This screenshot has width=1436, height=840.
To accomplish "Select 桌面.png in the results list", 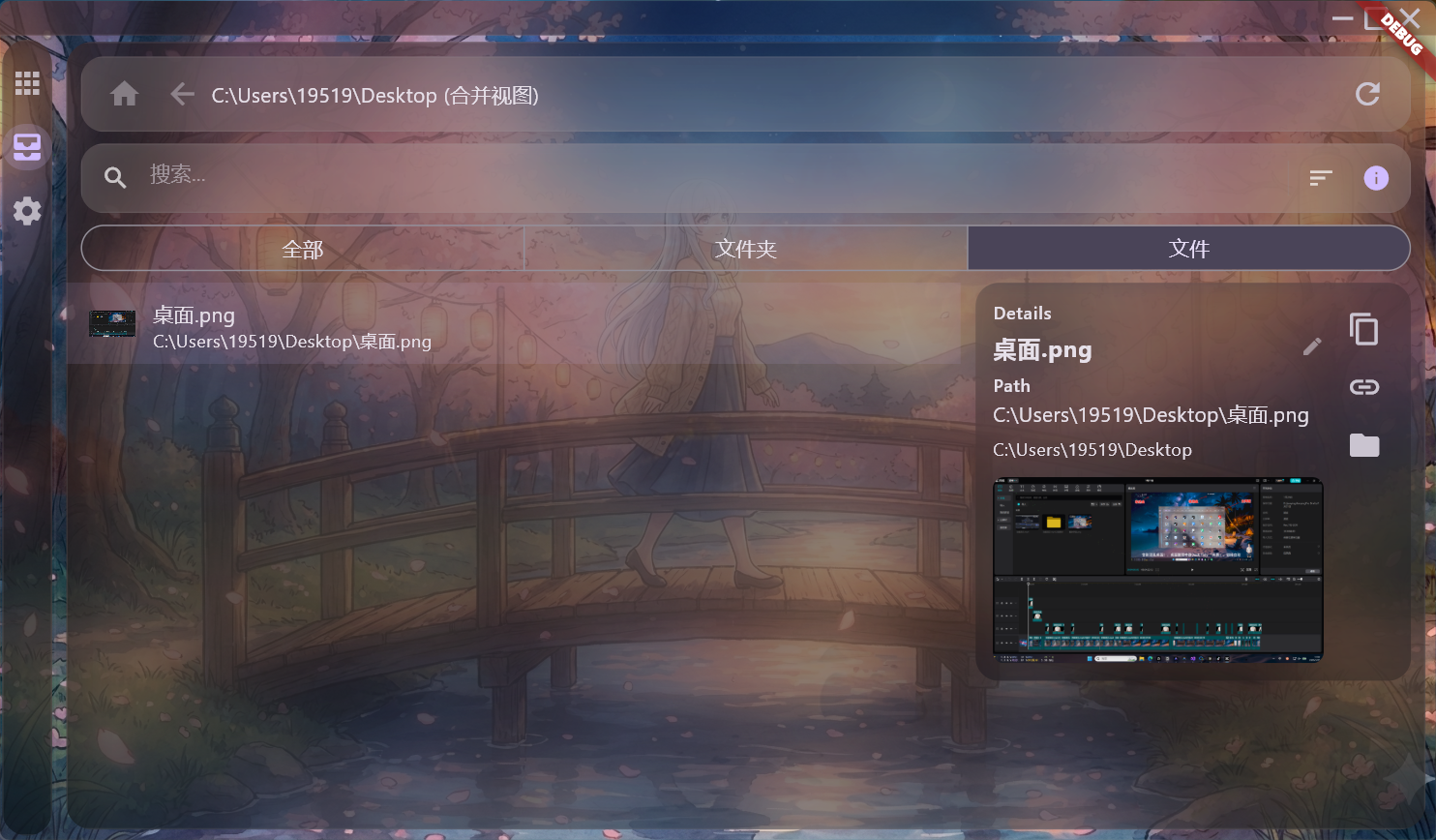I will point(387,324).
